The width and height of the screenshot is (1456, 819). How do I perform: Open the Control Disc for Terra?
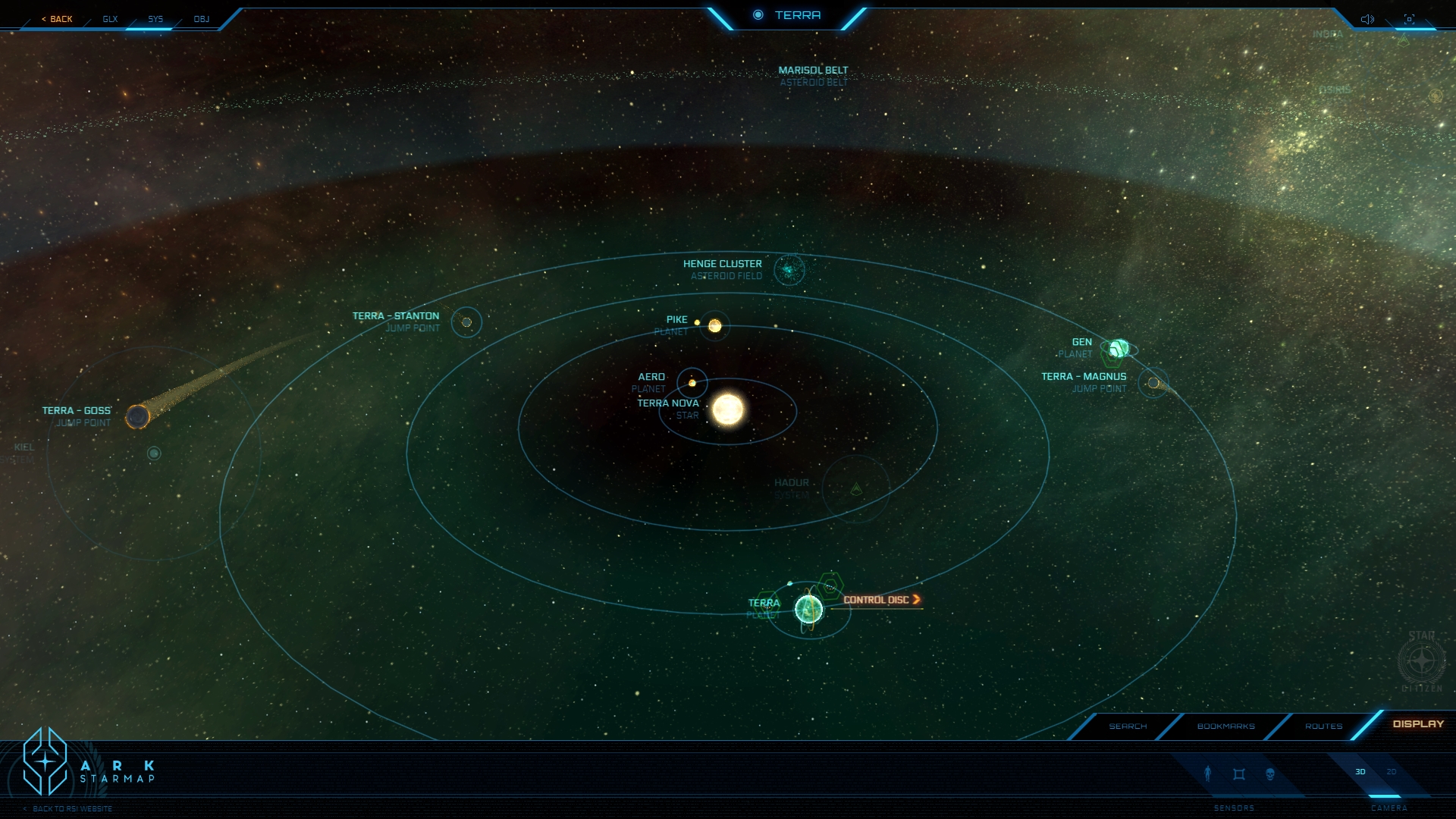(881, 600)
